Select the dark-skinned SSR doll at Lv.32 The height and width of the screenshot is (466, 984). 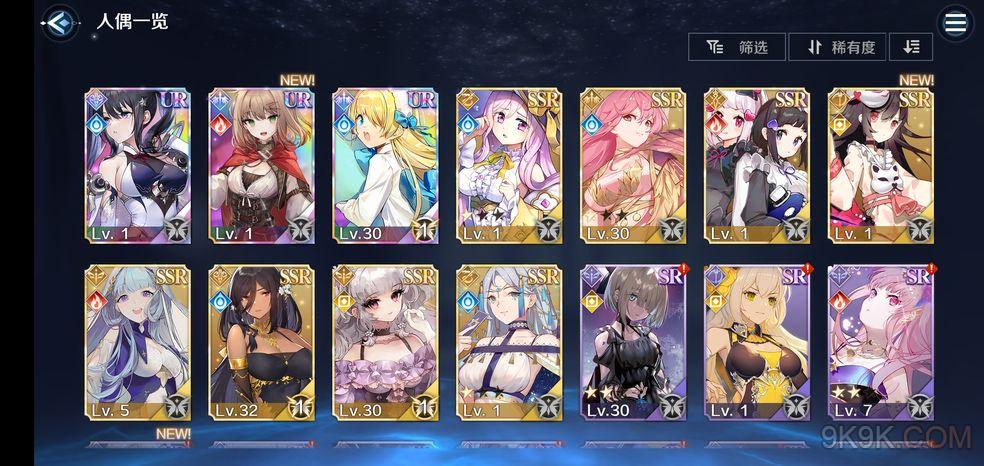click(262, 342)
